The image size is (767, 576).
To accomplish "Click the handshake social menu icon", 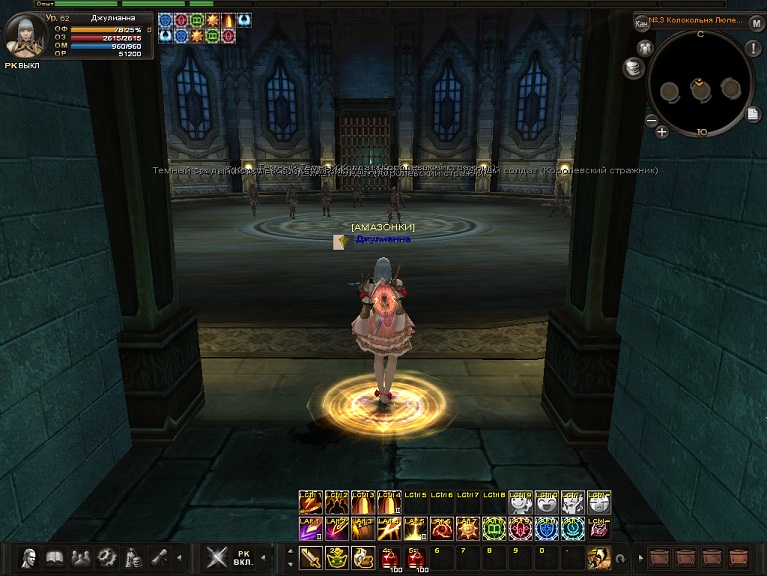I will coord(80,558).
